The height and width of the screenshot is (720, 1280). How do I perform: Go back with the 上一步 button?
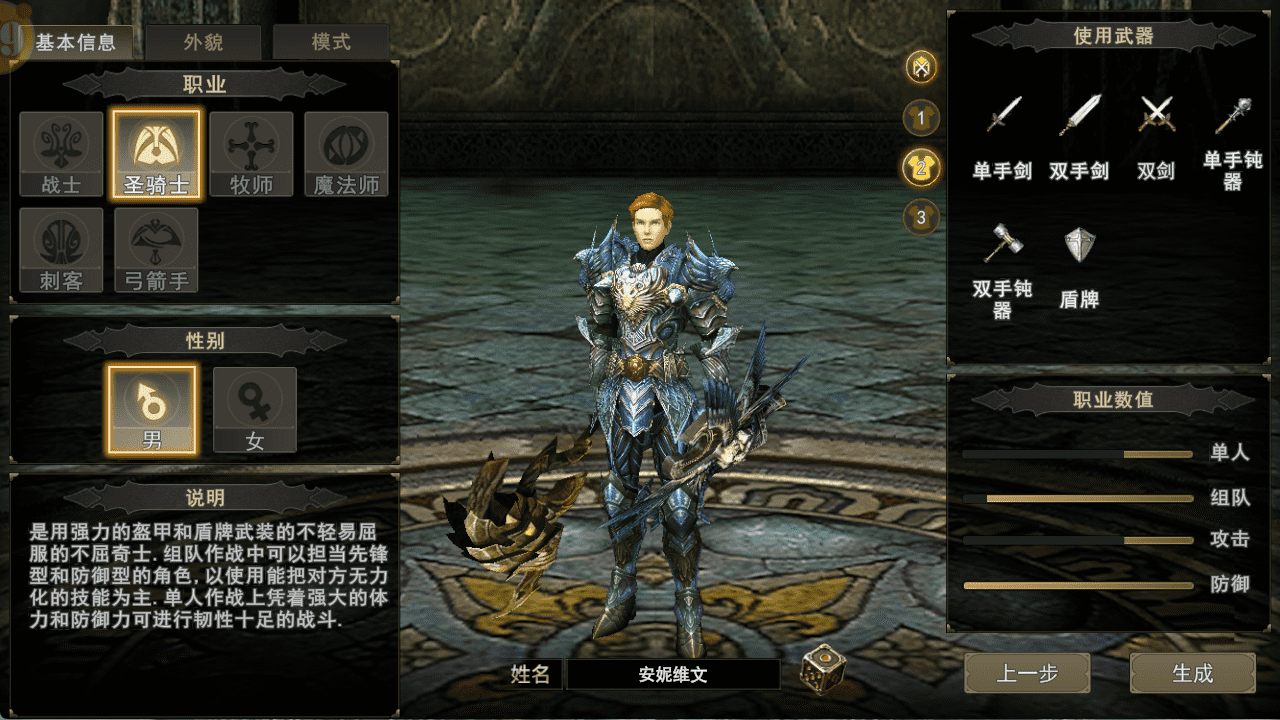[1027, 673]
